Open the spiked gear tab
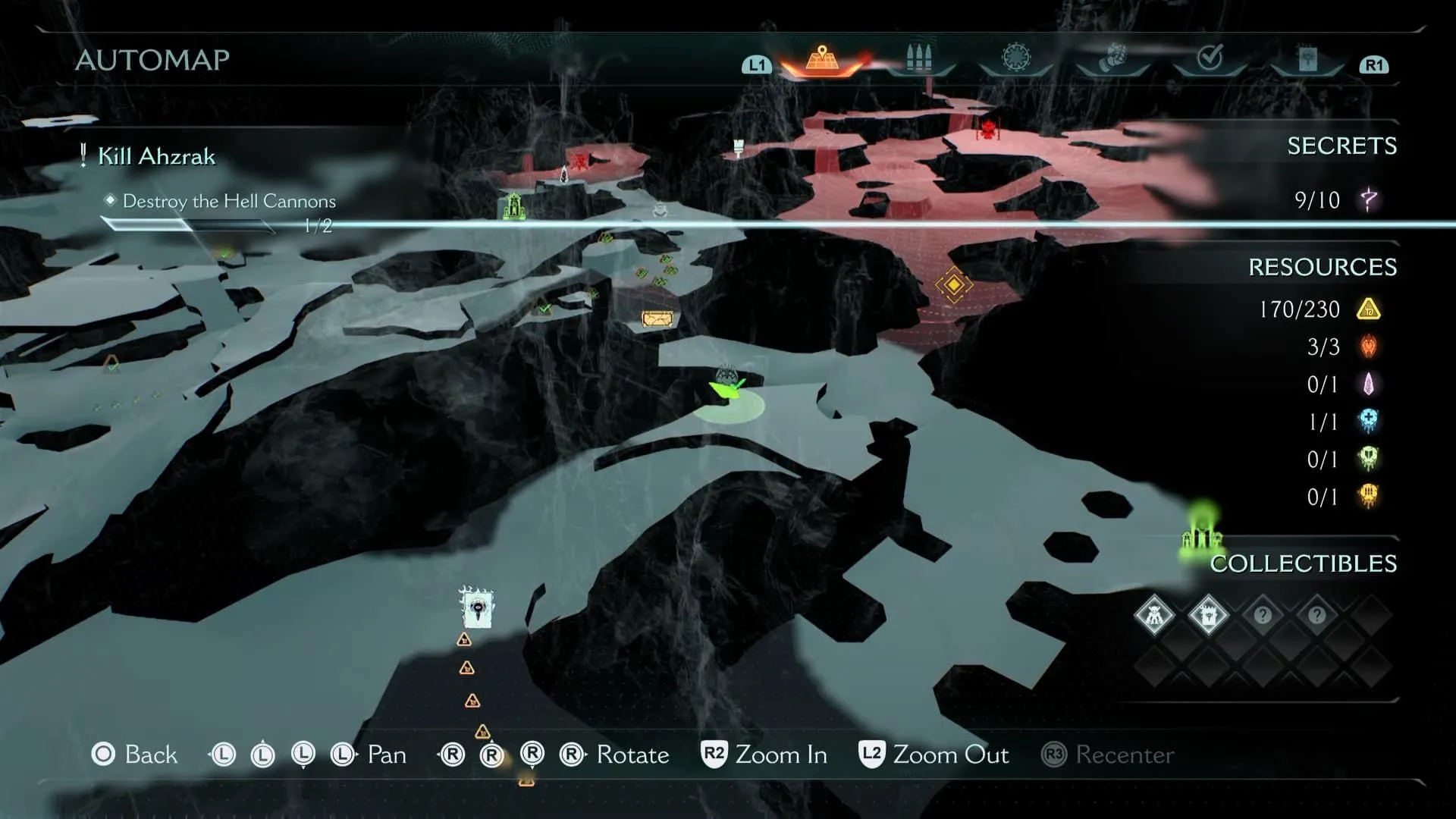The height and width of the screenshot is (819, 1456). (1015, 58)
